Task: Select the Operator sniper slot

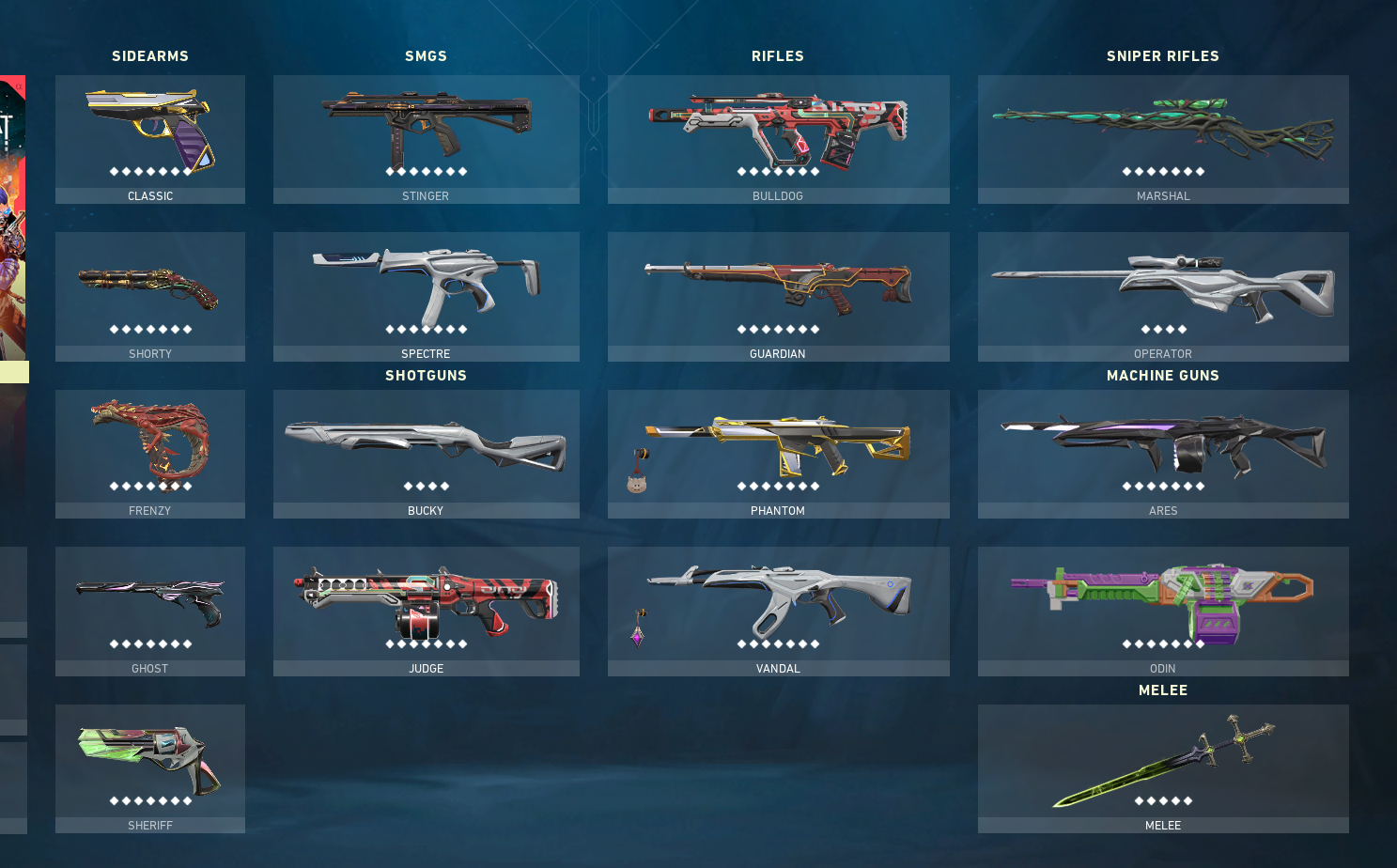Action: tap(1163, 296)
